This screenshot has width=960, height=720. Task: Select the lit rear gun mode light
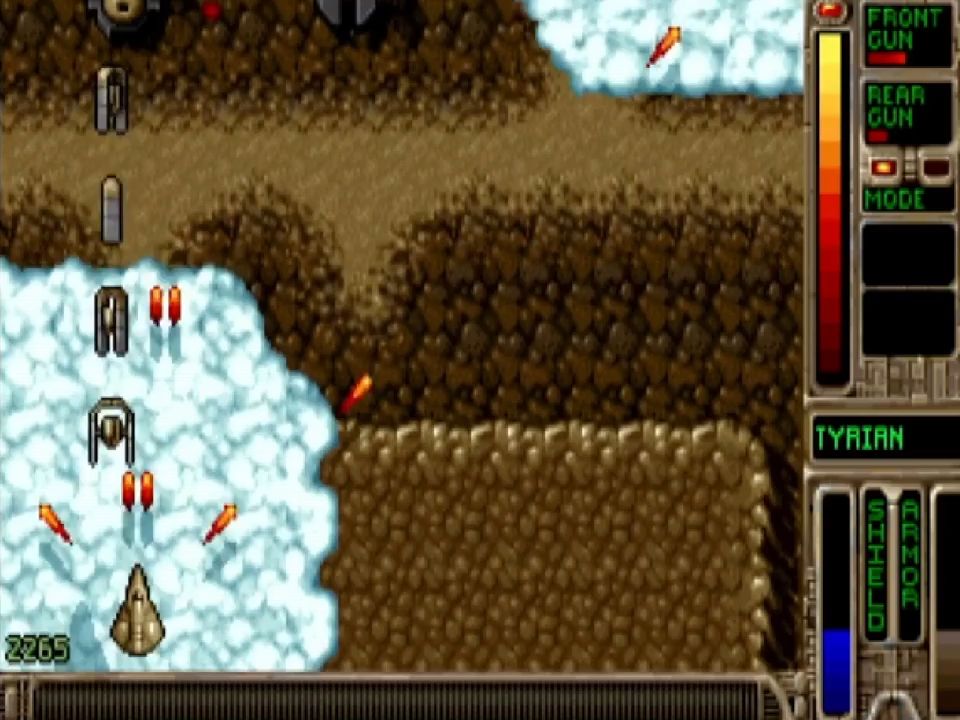point(882,167)
